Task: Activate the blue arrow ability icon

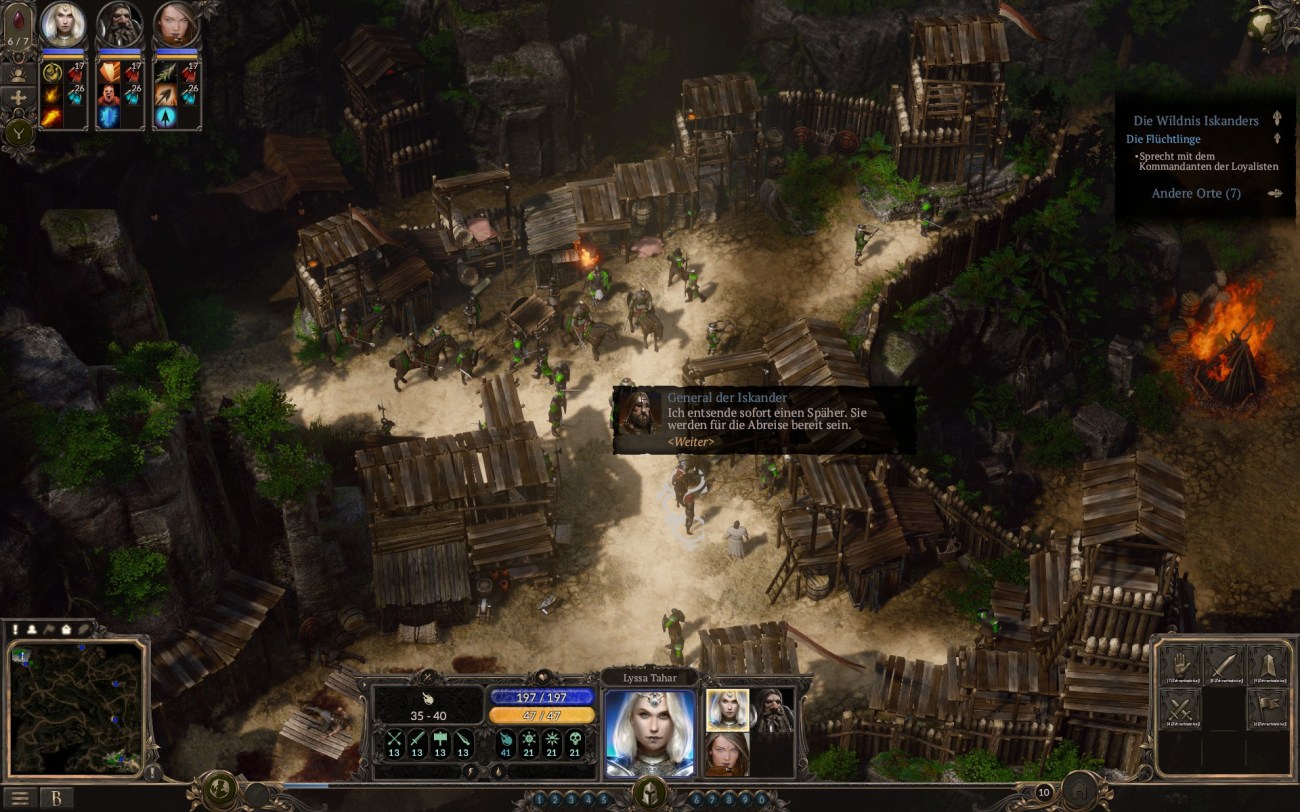Action: point(164,117)
